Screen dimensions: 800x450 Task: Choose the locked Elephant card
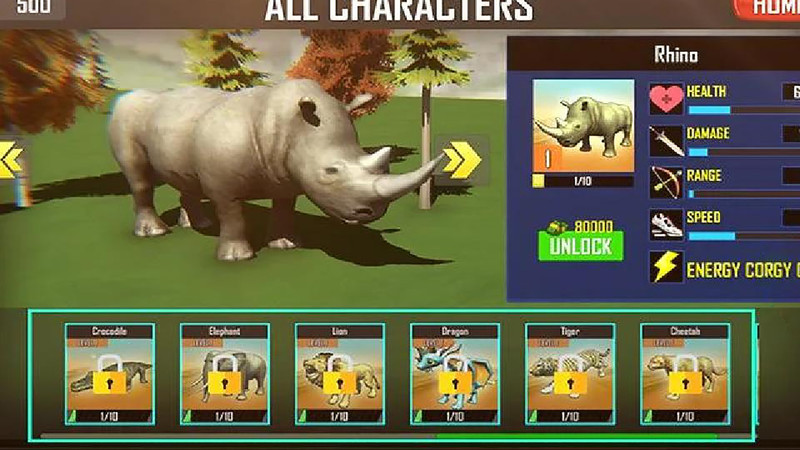click(x=225, y=374)
